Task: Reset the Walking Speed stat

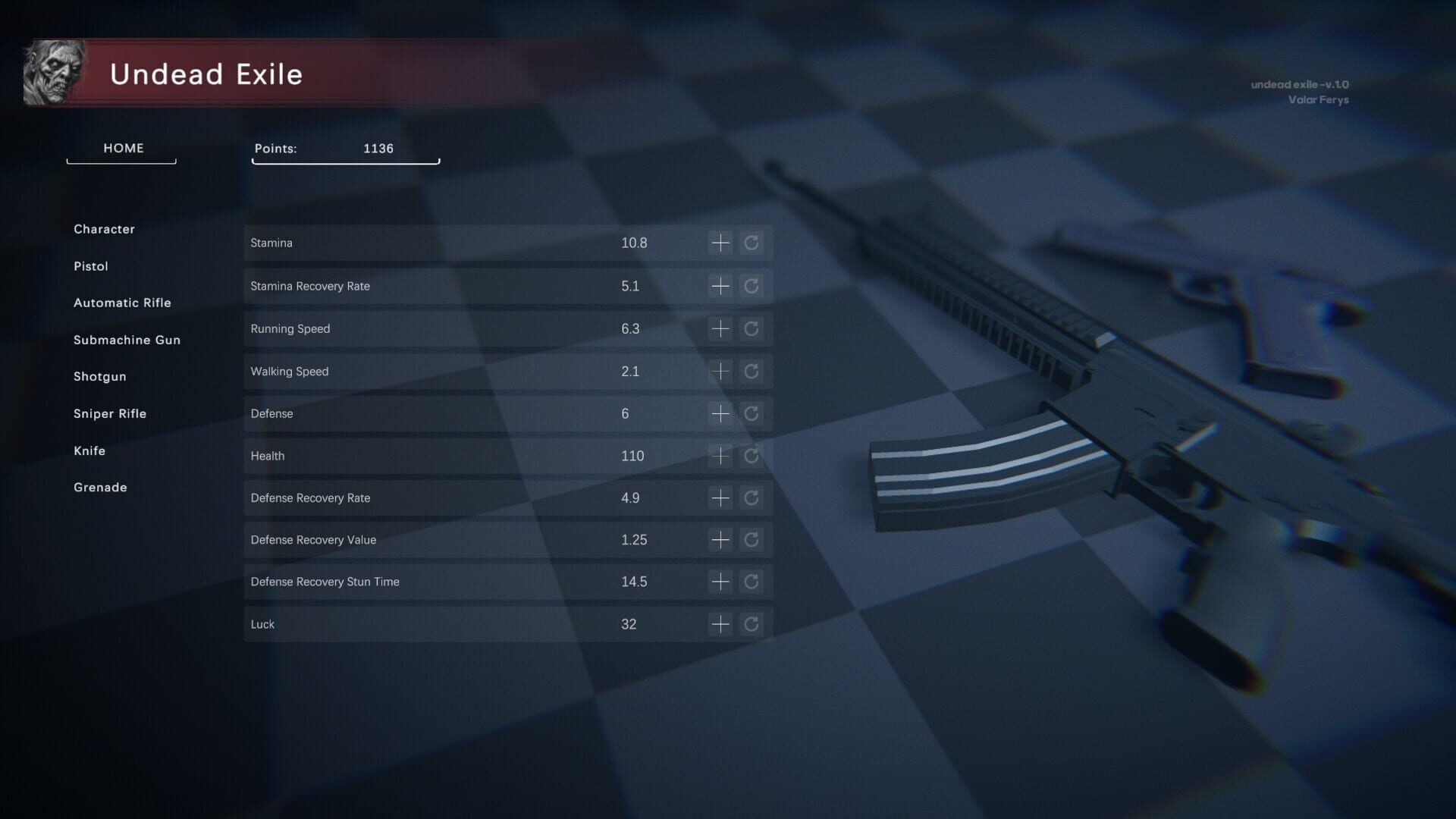Action: coord(752,371)
